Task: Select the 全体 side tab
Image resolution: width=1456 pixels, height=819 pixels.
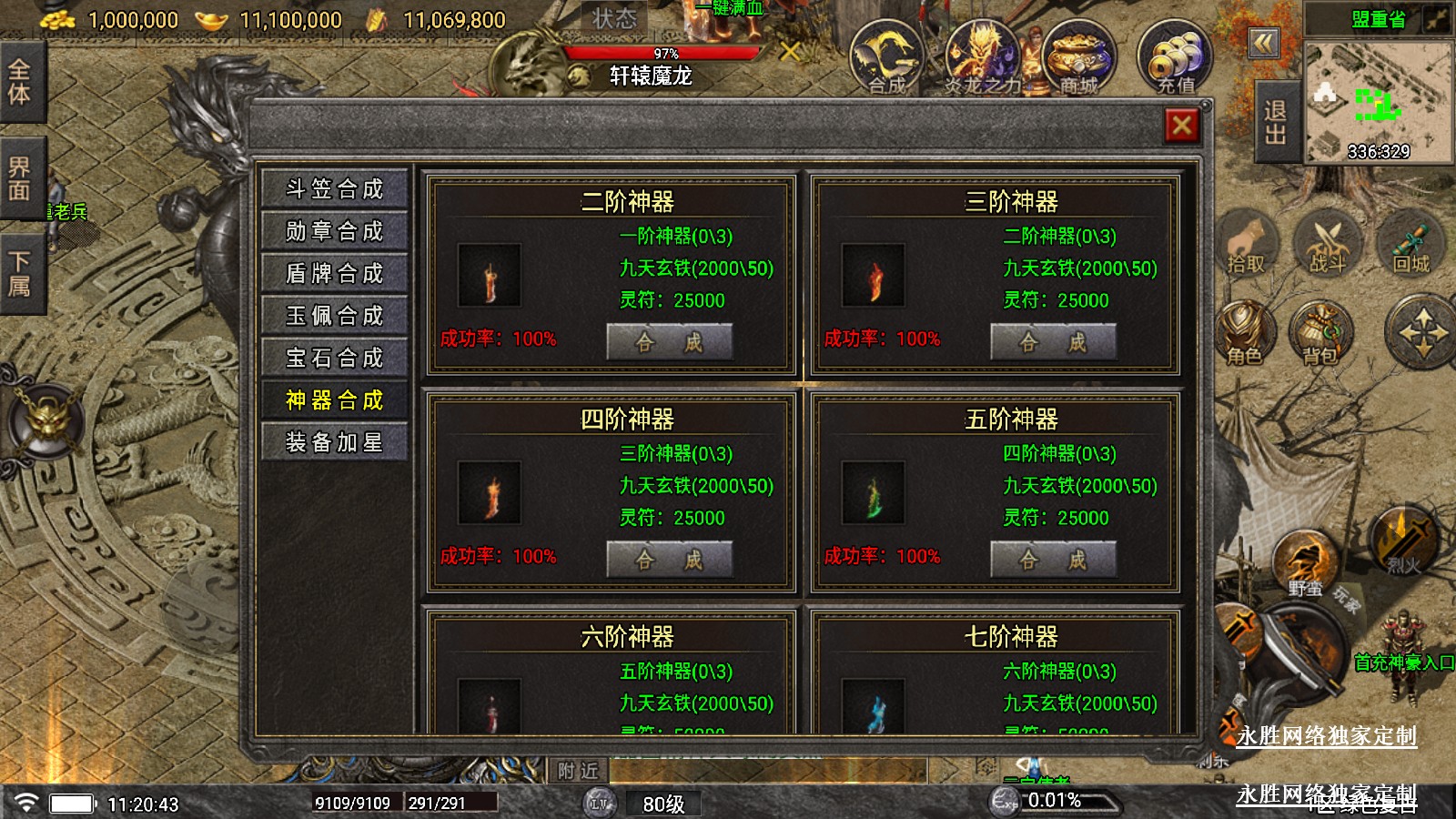Action: pos(20,82)
